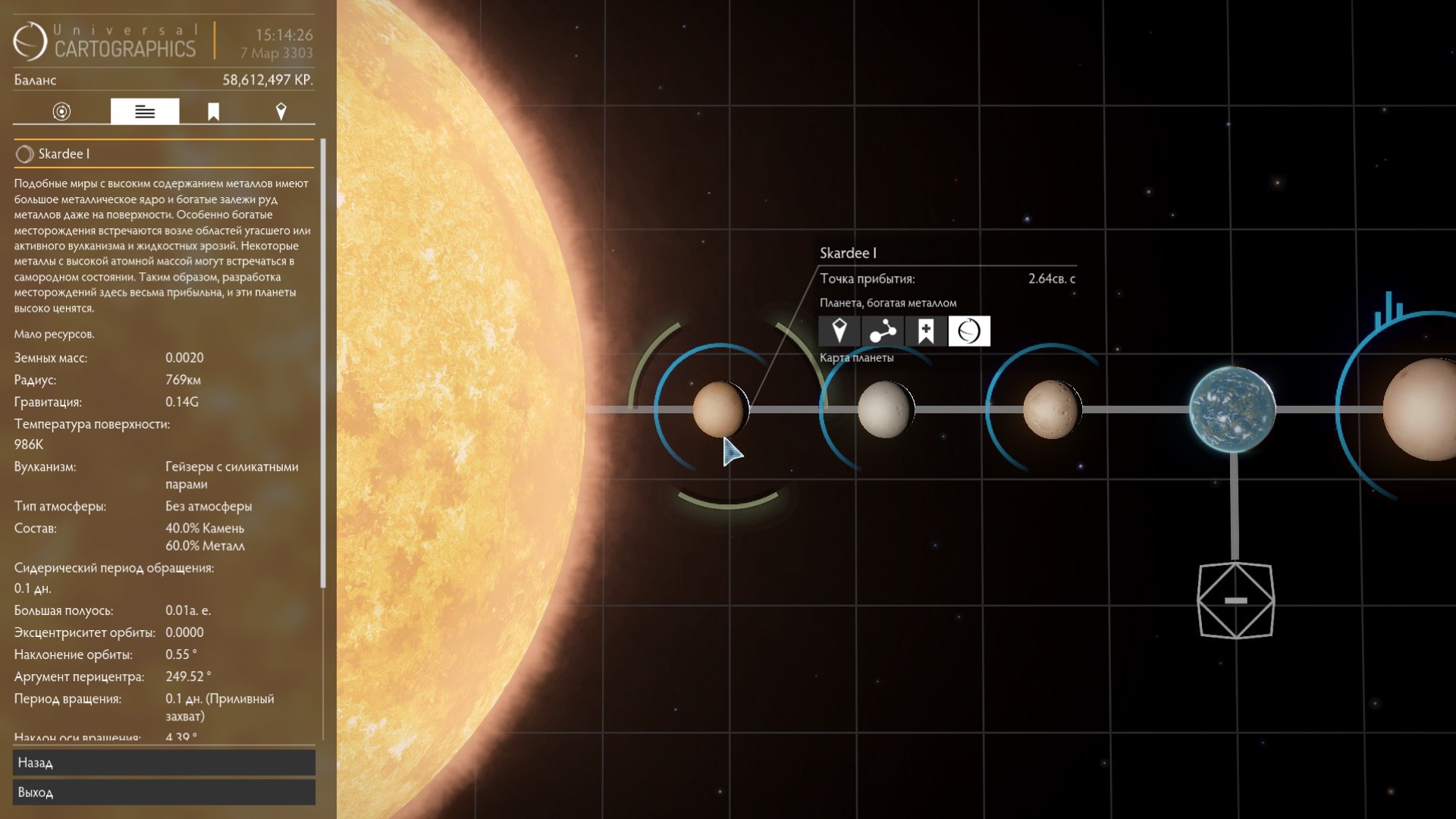Select the station icon below the blue planet
This screenshot has width=1456, height=819.
[x=1235, y=601]
